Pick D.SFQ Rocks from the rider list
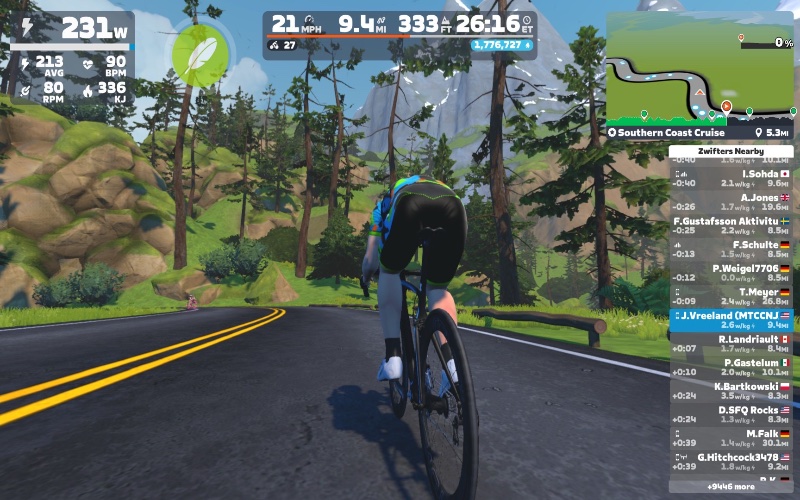 coord(731,414)
